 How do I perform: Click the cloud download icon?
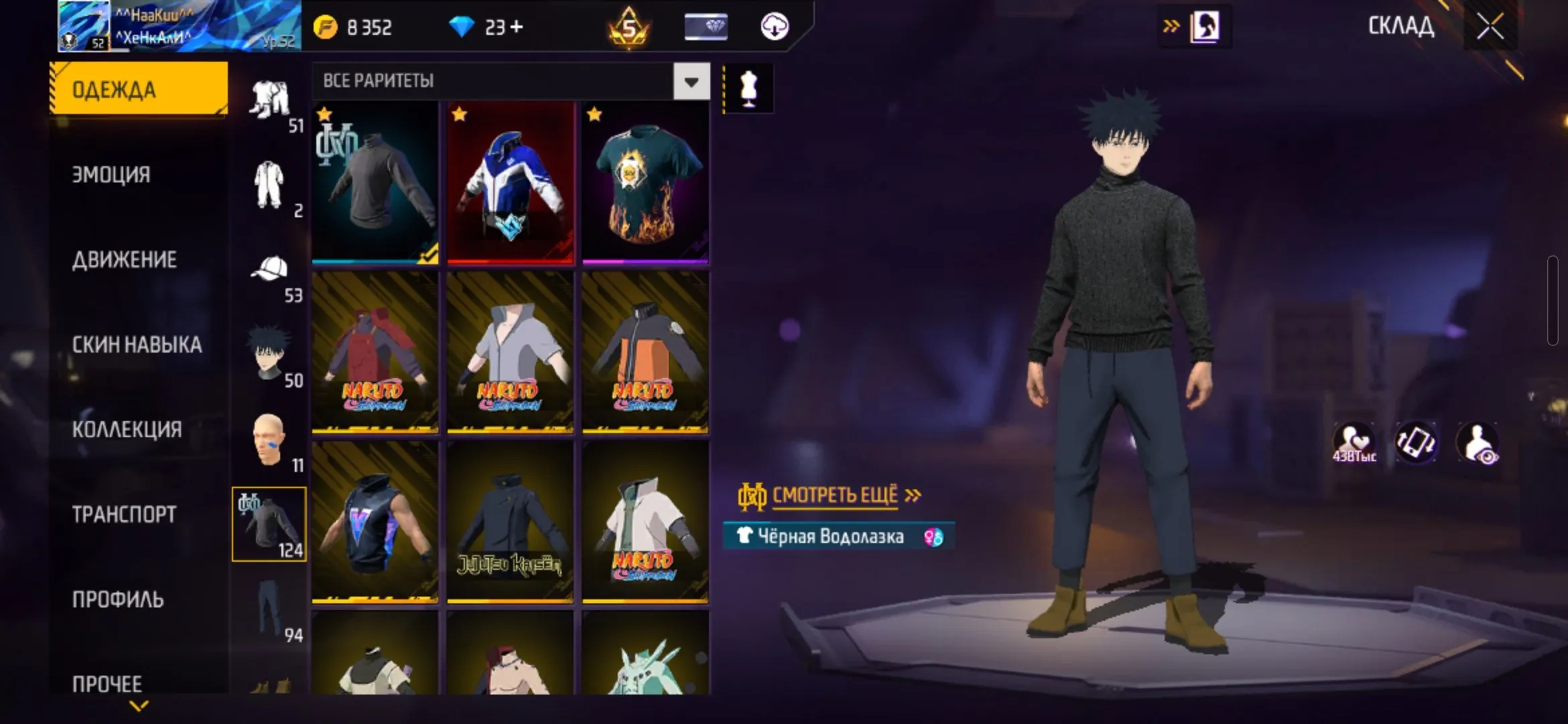(x=776, y=28)
